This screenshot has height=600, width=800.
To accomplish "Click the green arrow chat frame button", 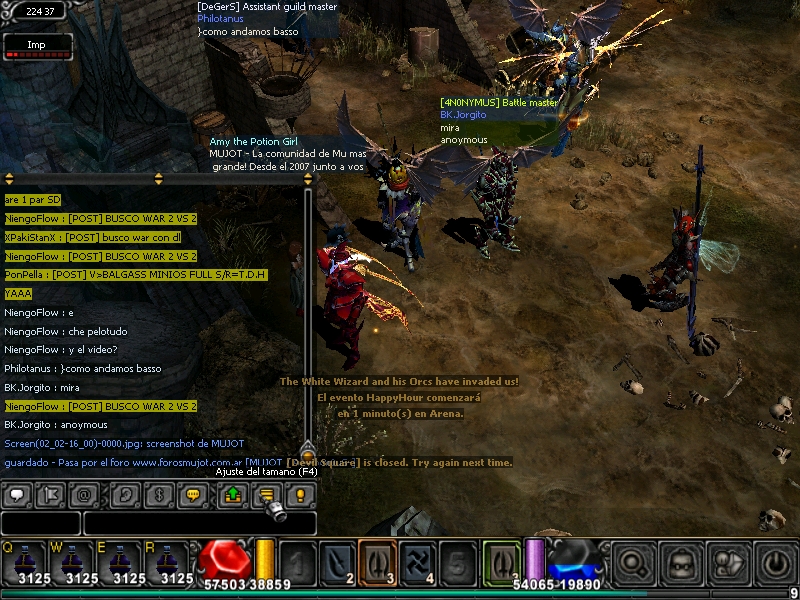I will [232, 494].
